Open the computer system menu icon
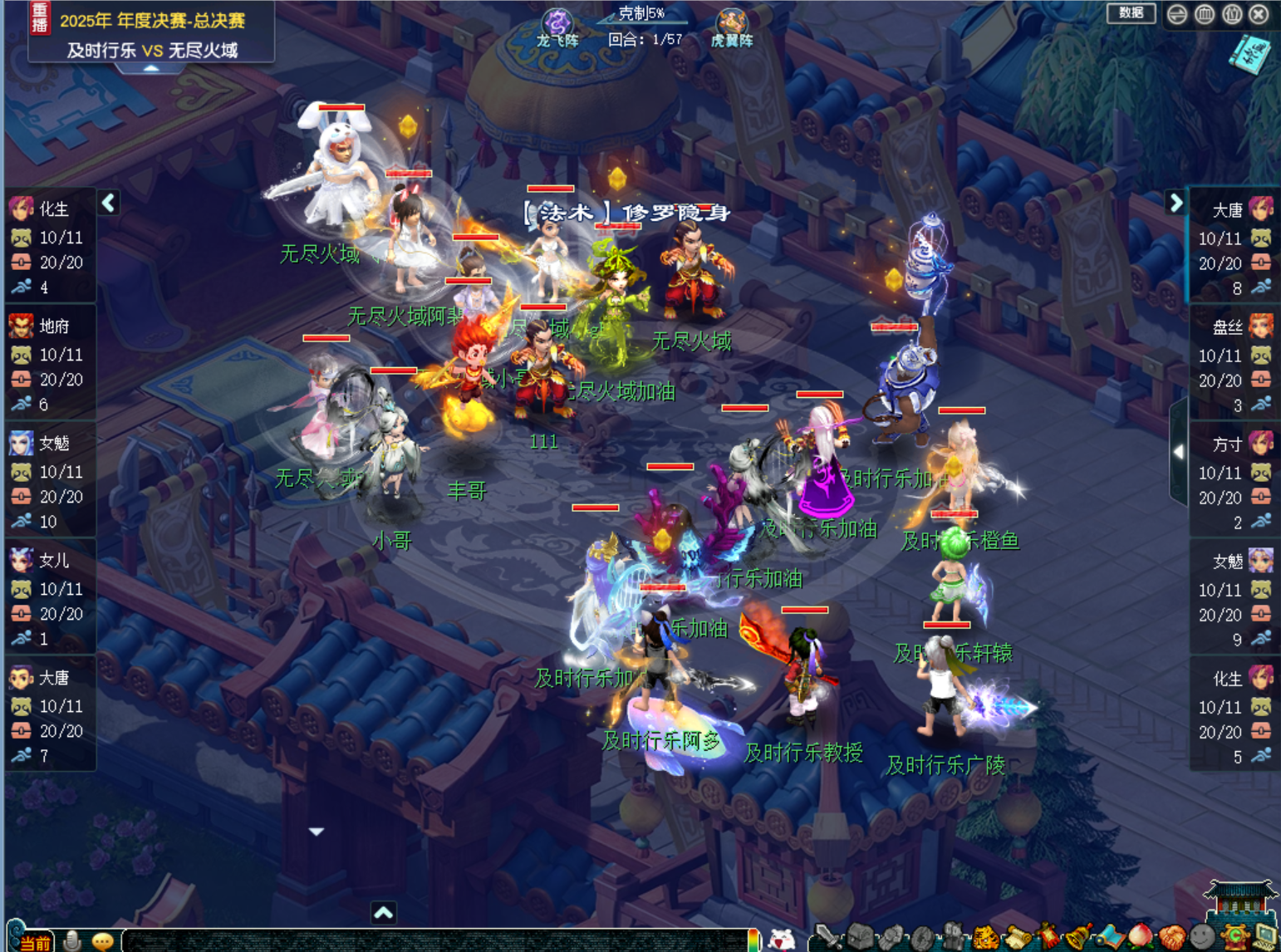This screenshot has height=952, width=1281. 1265,939
